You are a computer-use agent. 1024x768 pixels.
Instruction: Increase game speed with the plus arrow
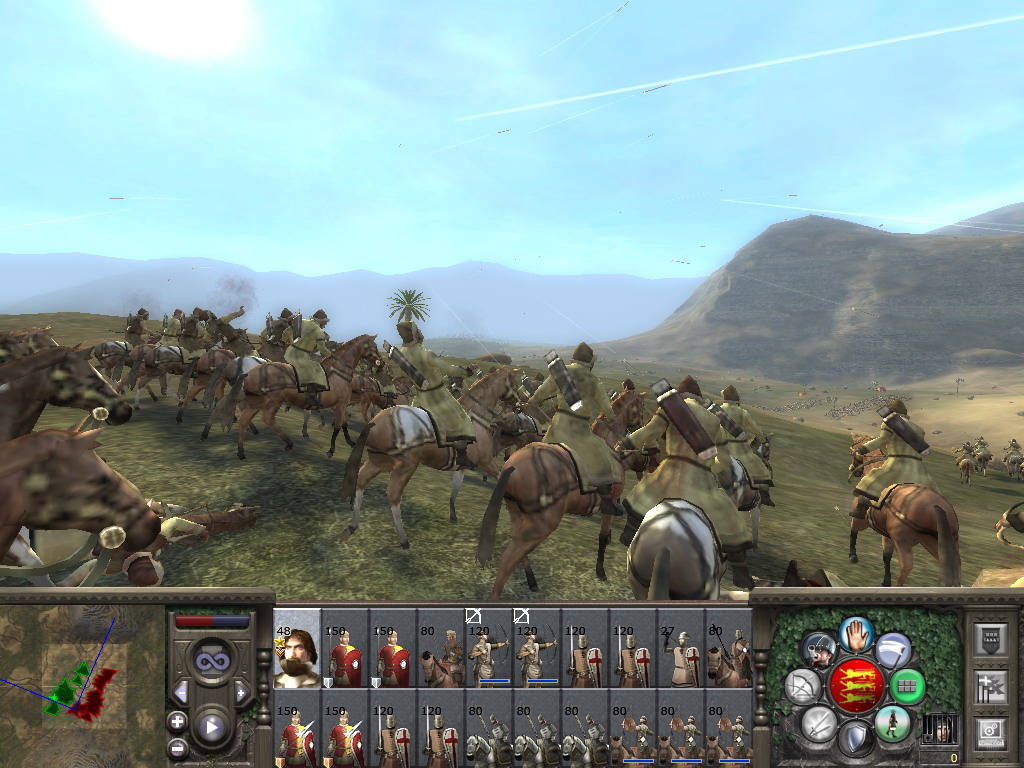[241, 692]
